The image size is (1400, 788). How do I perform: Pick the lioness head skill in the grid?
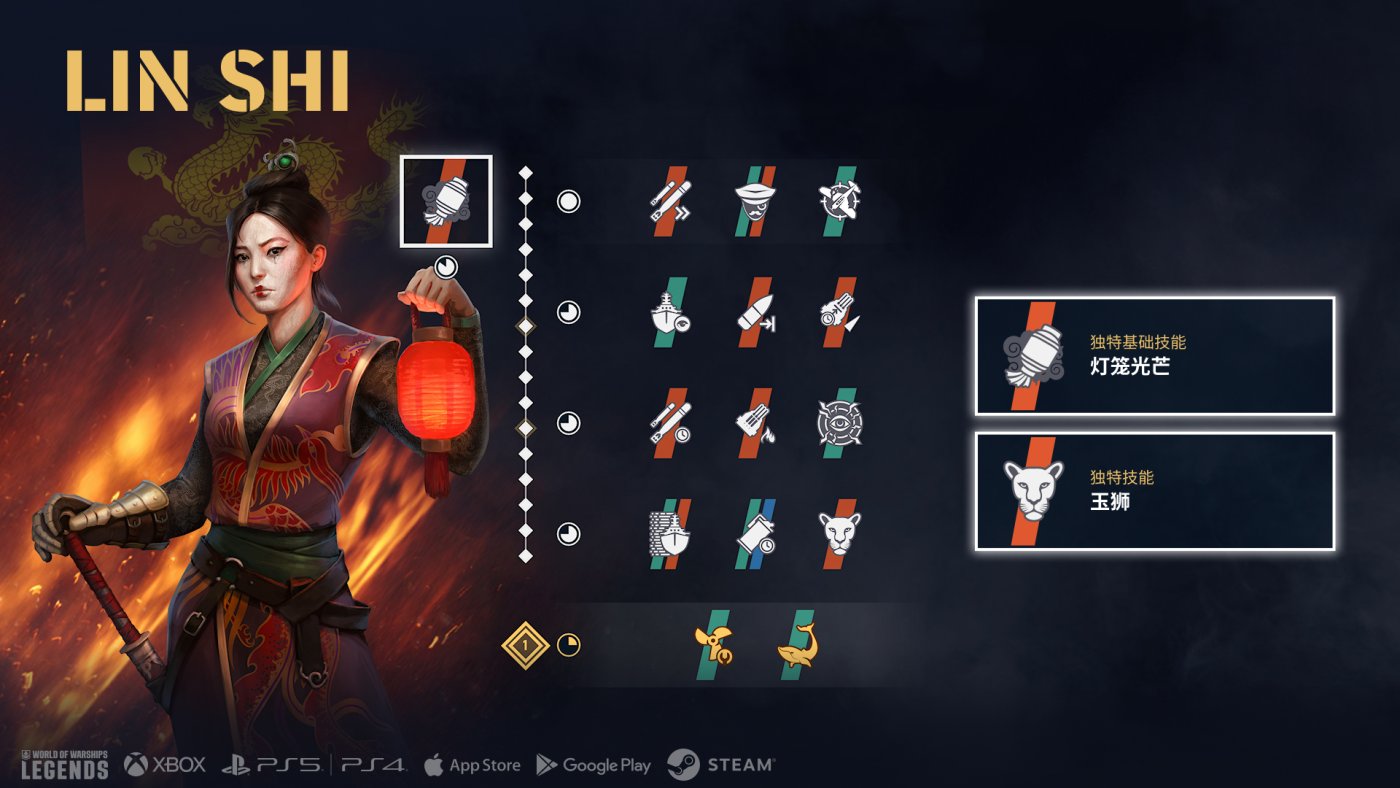pos(840,534)
